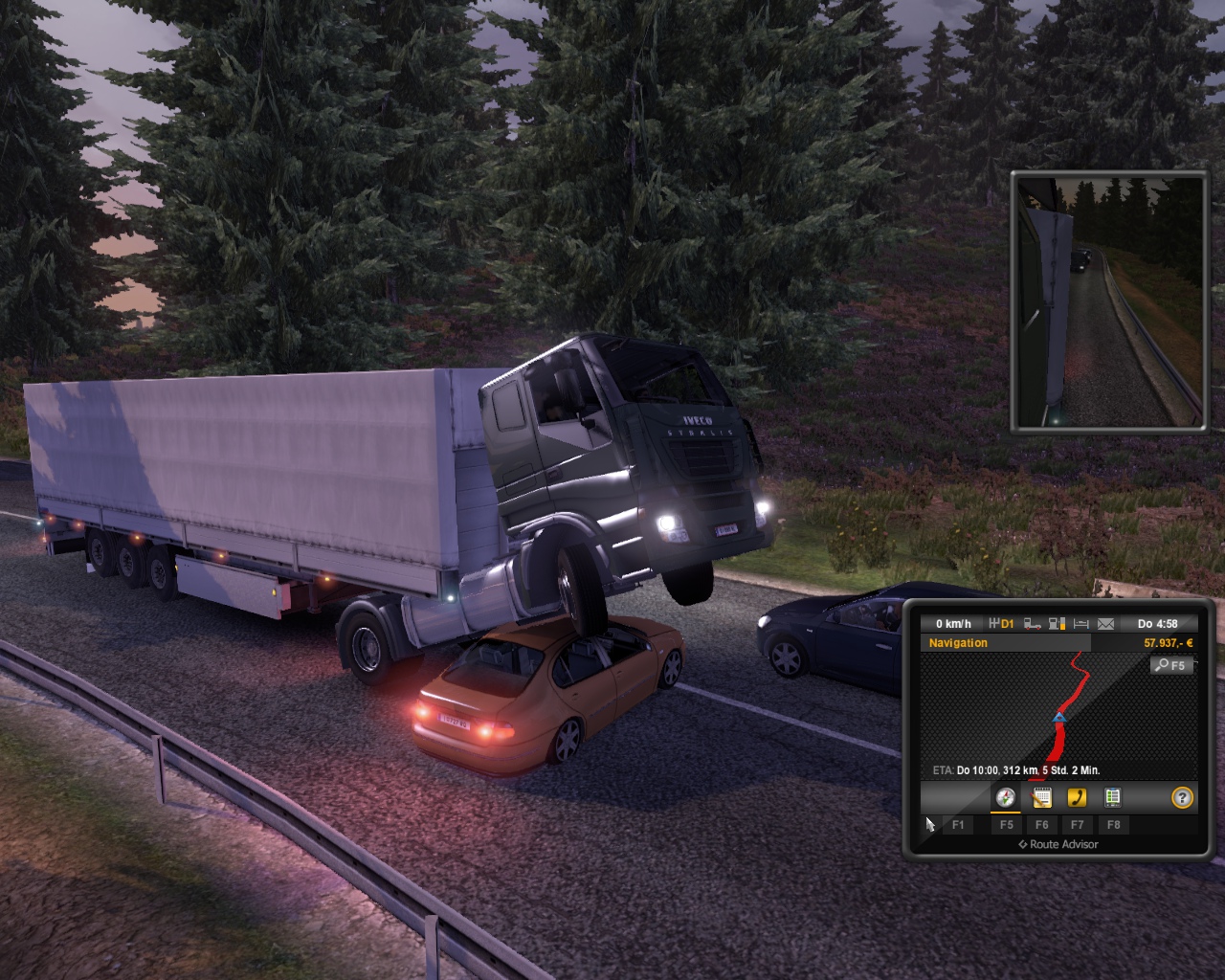1225x980 pixels.
Task: Click the magnifier zoom button on the map
Action: (x=1171, y=665)
